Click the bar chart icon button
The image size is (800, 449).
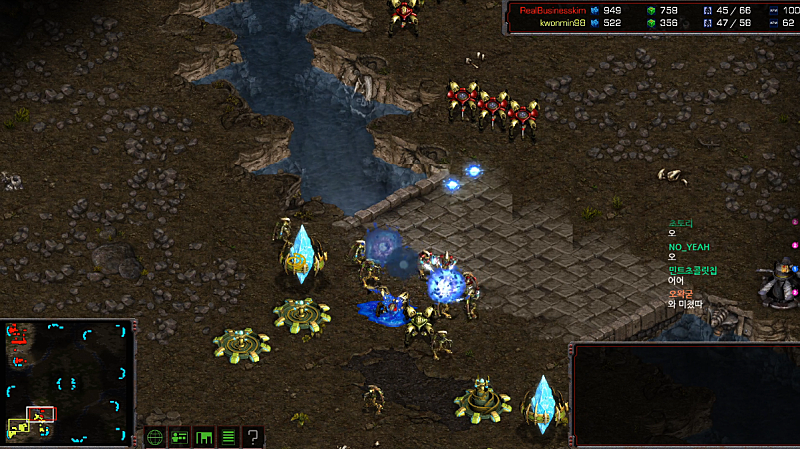pos(204,437)
